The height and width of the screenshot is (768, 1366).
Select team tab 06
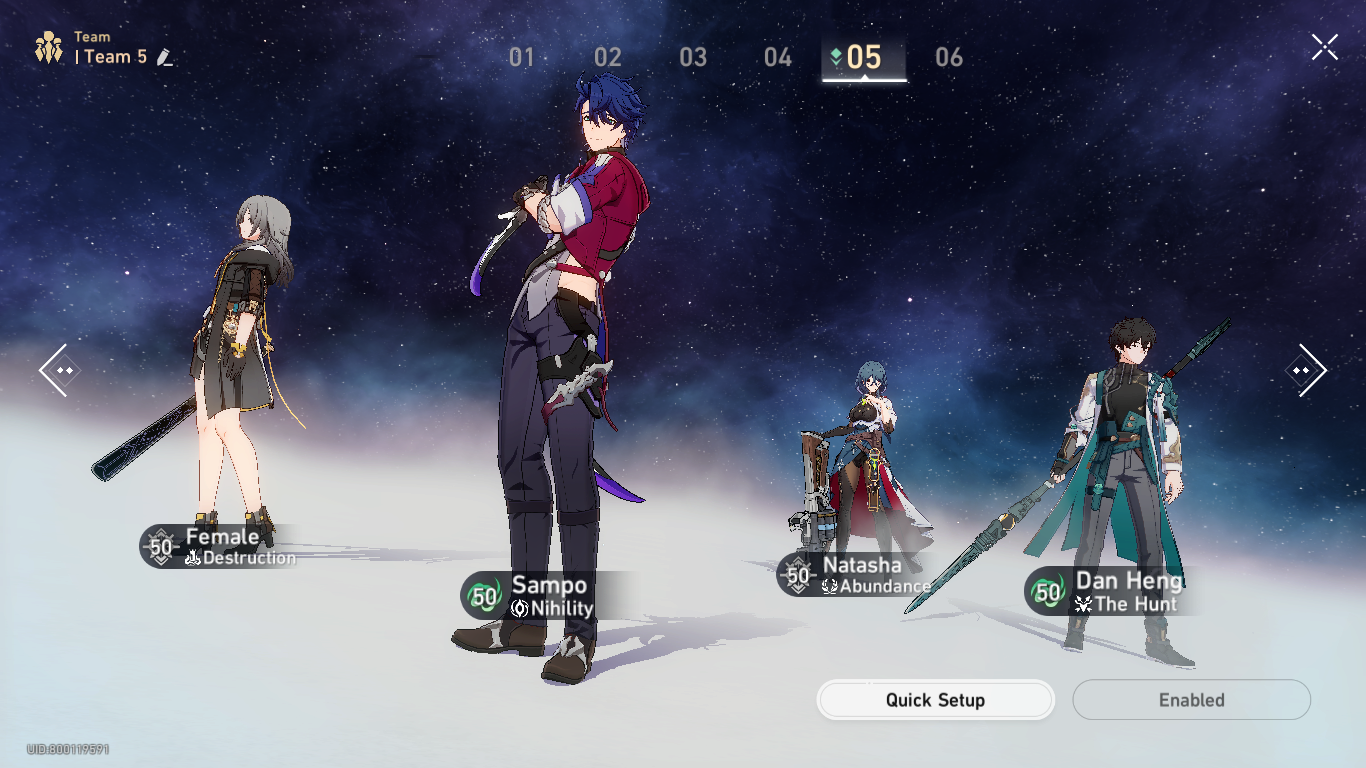pos(950,58)
